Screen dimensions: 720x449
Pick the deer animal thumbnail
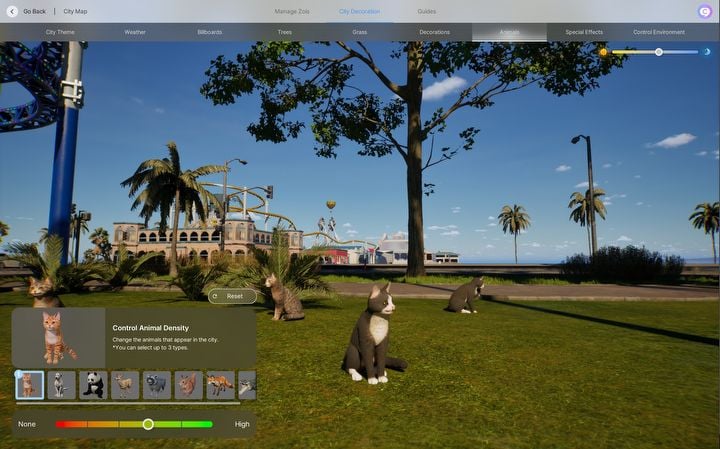(x=125, y=385)
